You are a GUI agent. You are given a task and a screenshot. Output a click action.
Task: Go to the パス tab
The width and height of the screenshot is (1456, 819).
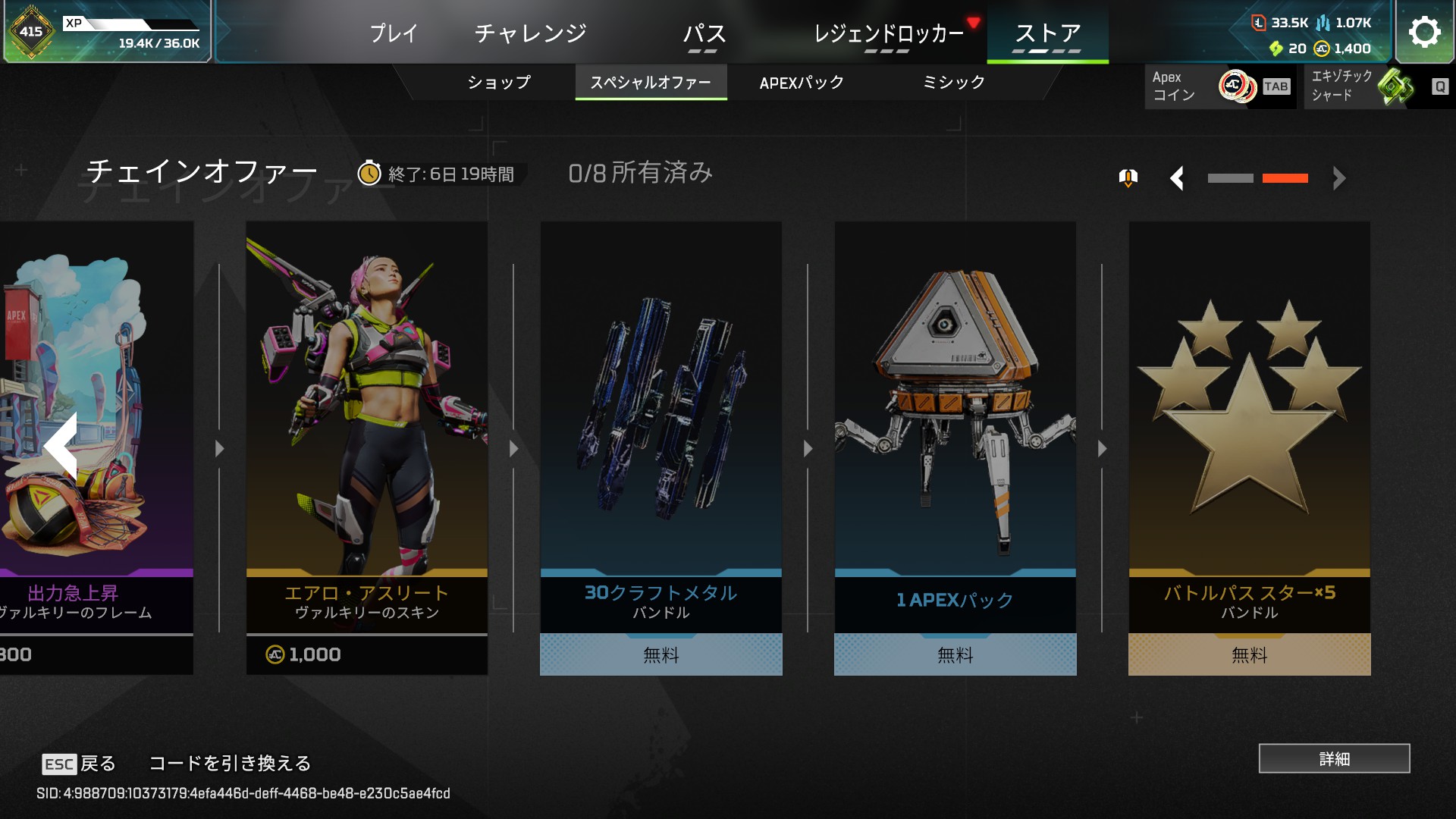pos(704,33)
